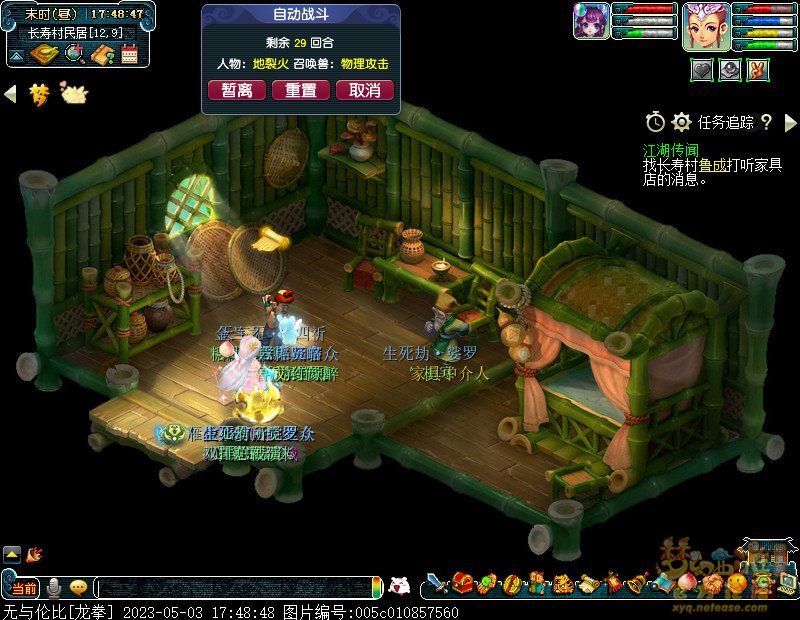Open the calendar icon under the location name
This screenshot has height=620, width=800.
tap(129, 54)
